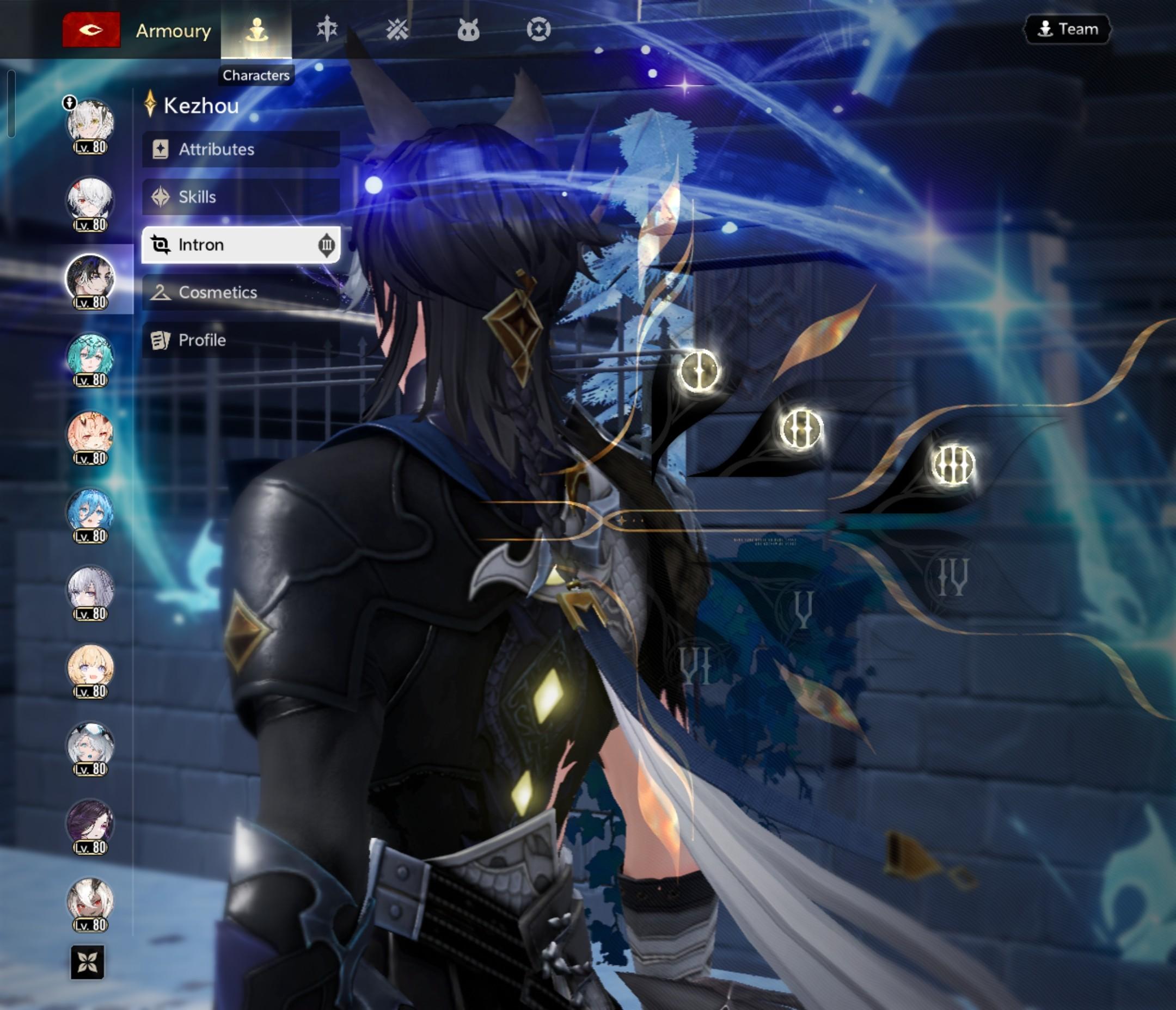
Task: Show Kezhou's Attributes
Action: pyautogui.click(x=241, y=149)
